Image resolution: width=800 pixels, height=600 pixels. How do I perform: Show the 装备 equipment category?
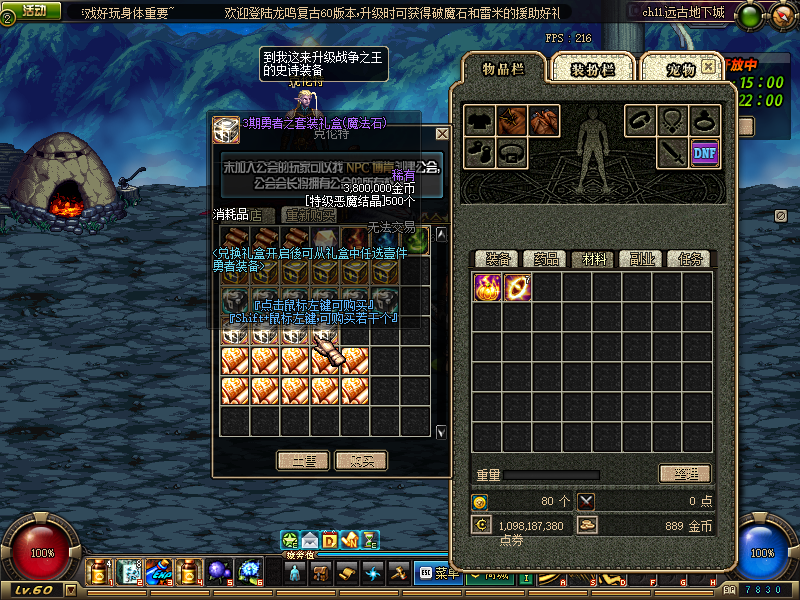[x=498, y=259]
